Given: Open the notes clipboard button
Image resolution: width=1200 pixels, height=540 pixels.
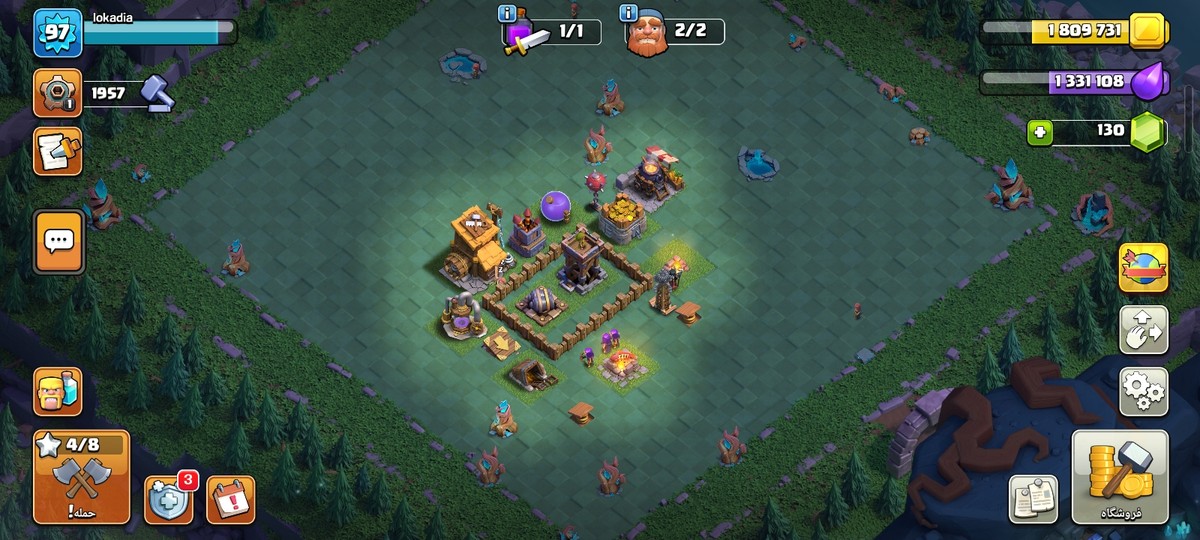Looking at the screenshot, I should pos(1033,499).
